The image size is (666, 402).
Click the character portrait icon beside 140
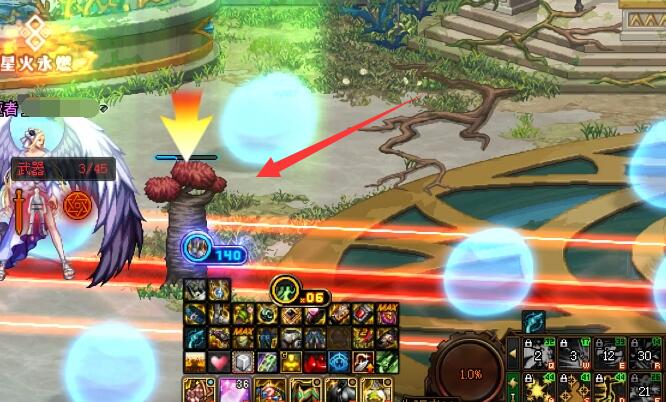[x=196, y=245]
